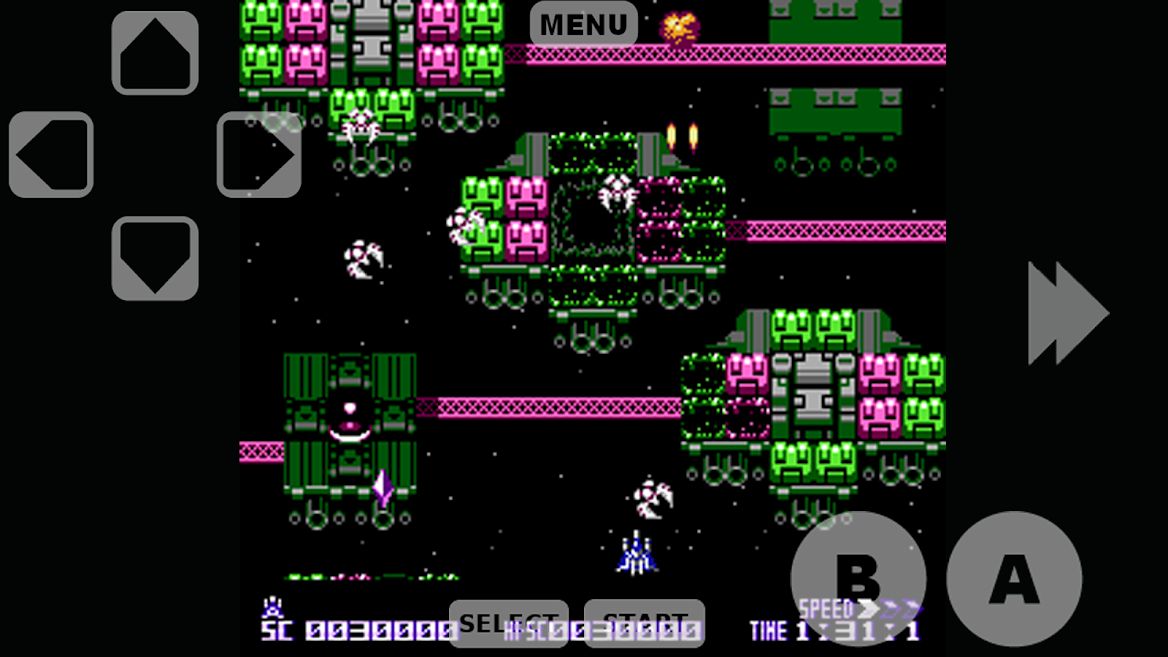
Task: Tap the D-pad left arrow
Action: (x=51, y=154)
